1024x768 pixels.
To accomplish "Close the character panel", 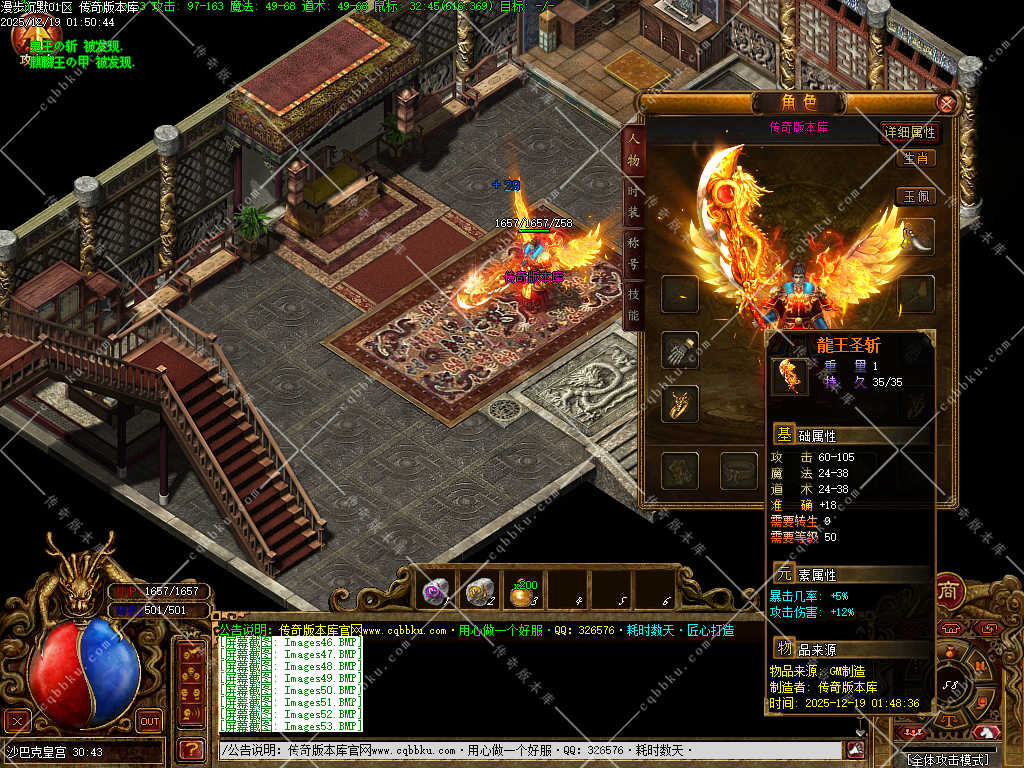I will tap(946, 102).
